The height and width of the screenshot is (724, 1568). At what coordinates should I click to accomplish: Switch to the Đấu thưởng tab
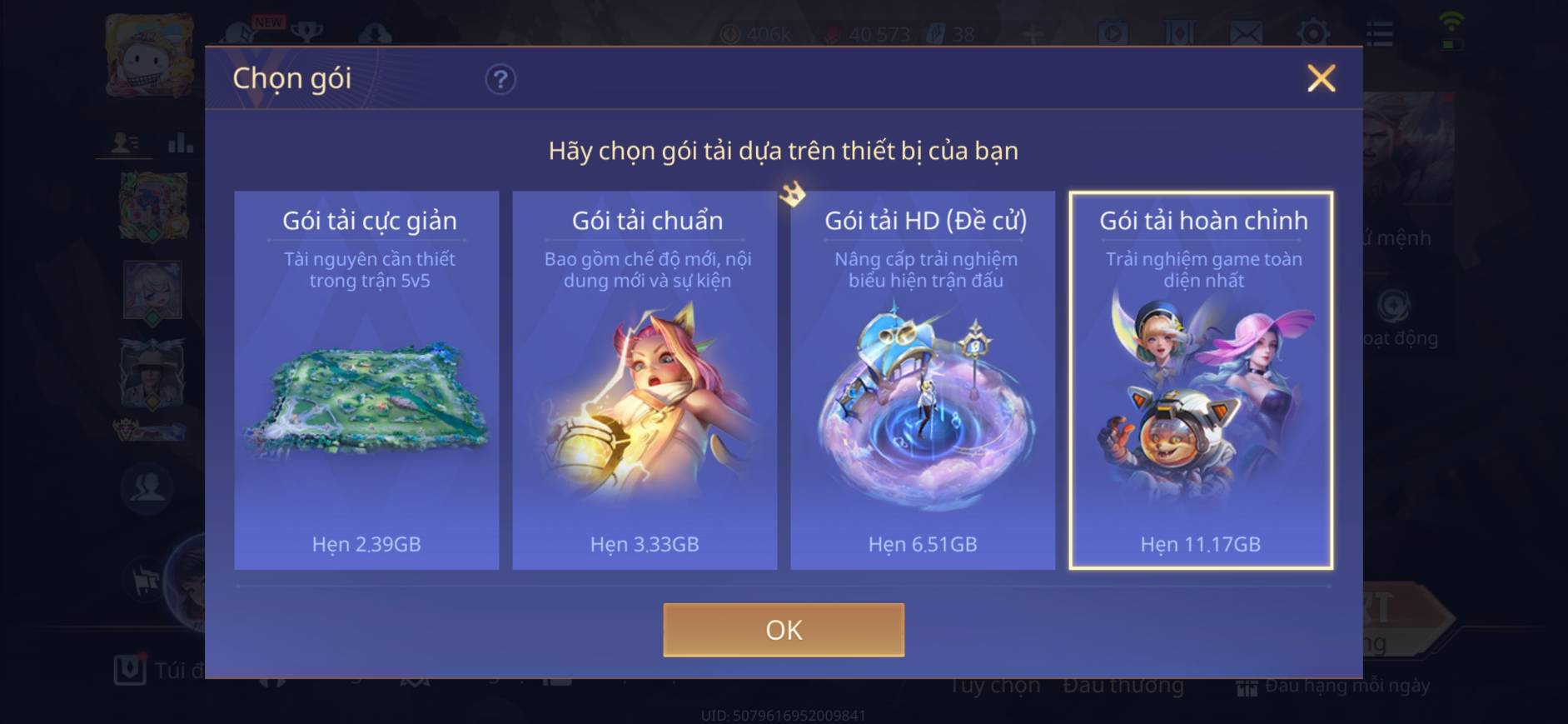coord(1123,685)
